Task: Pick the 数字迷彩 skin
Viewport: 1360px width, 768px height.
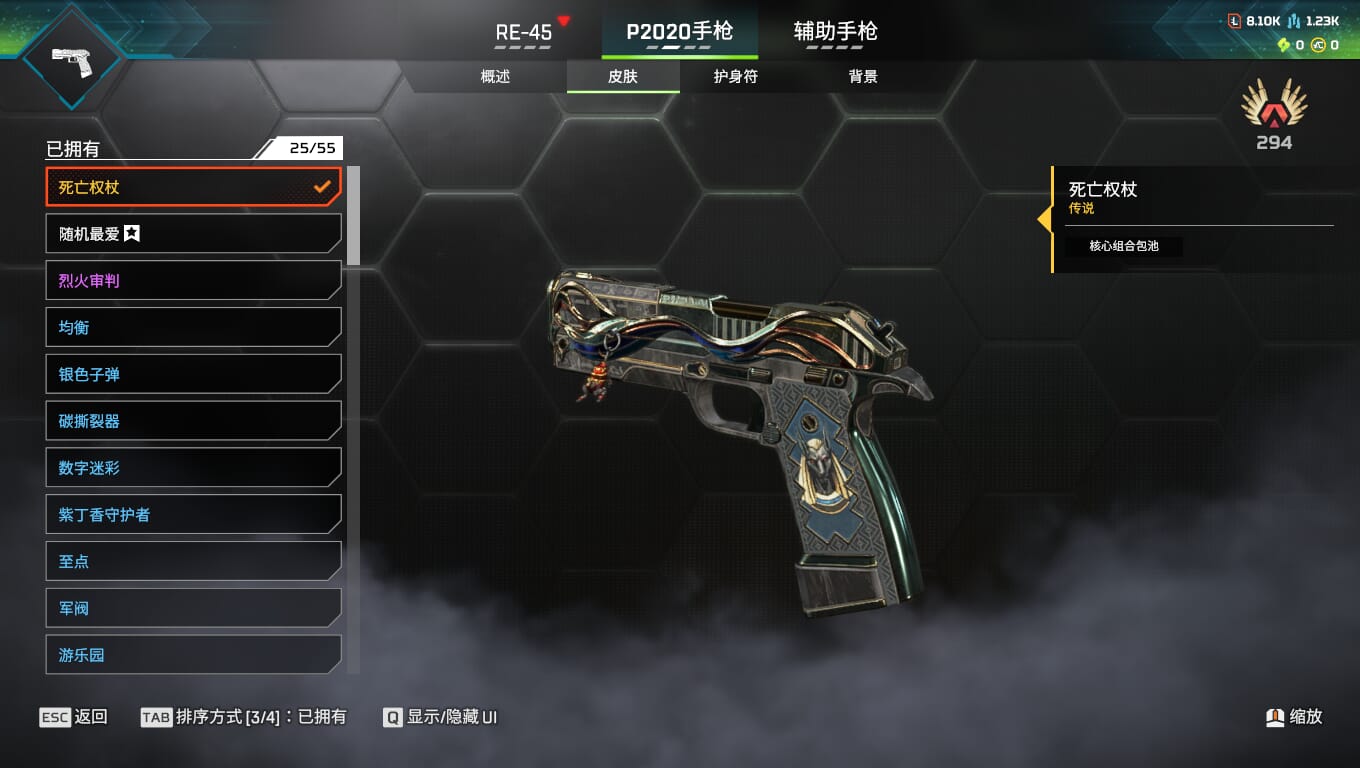Action: [x=193, y=468]
